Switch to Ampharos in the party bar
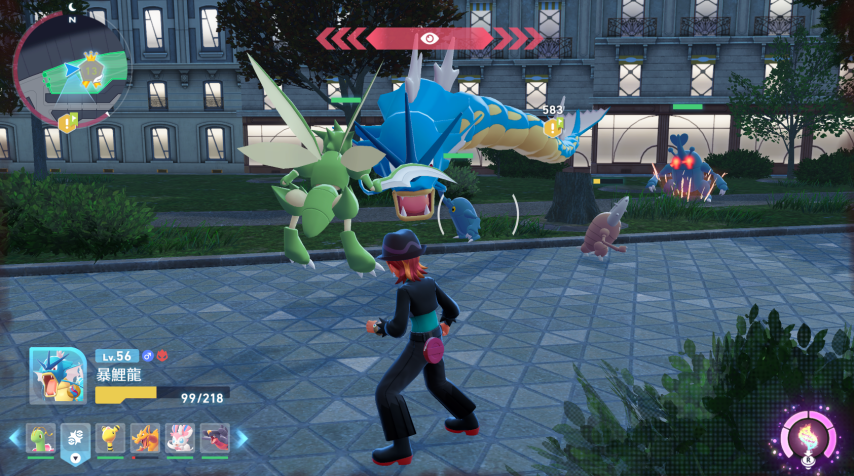This screenshot has width=854, height=476. (110, 438)
